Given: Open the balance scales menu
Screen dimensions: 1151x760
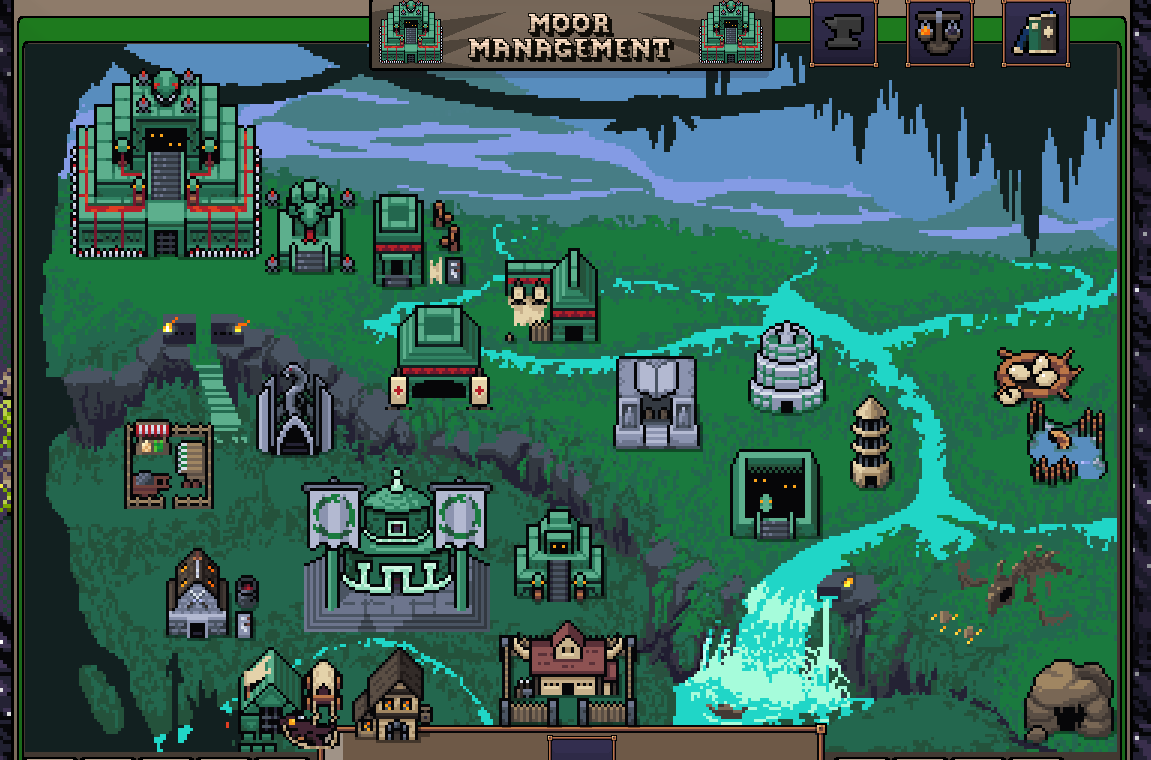Looking at the screenshot, I should click(939, 33).
